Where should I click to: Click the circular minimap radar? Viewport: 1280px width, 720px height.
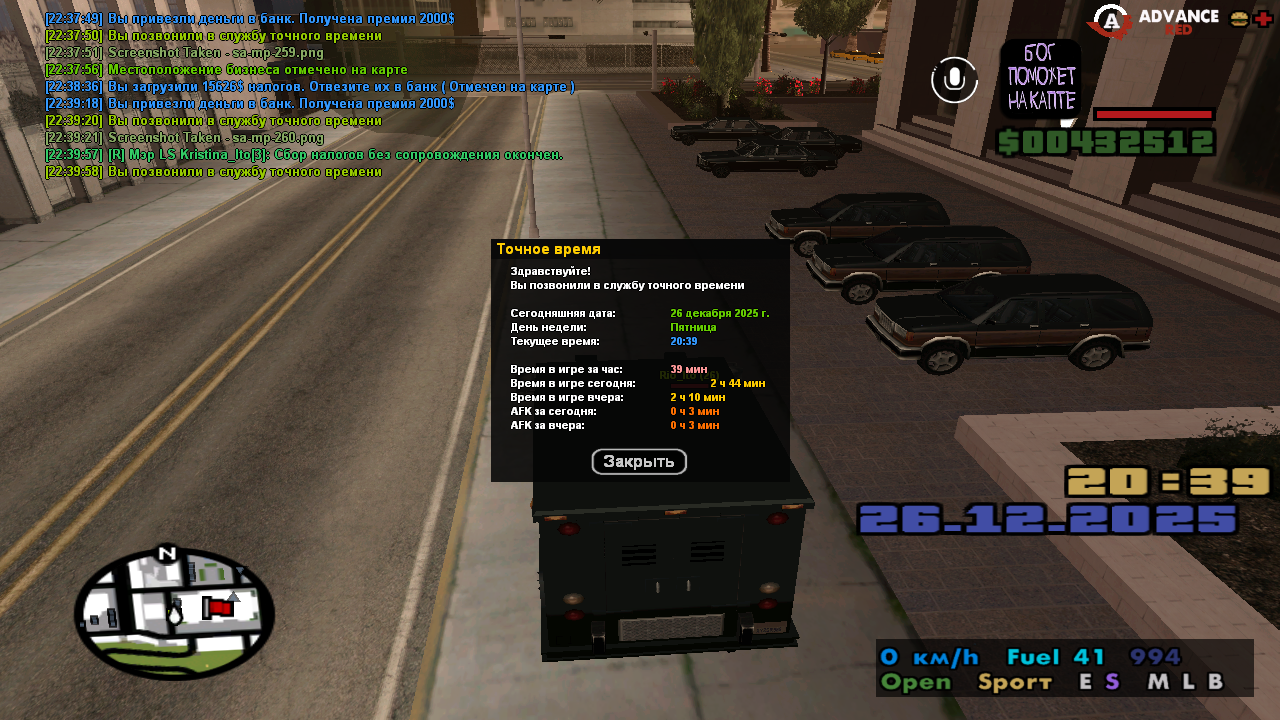(174, 613)
